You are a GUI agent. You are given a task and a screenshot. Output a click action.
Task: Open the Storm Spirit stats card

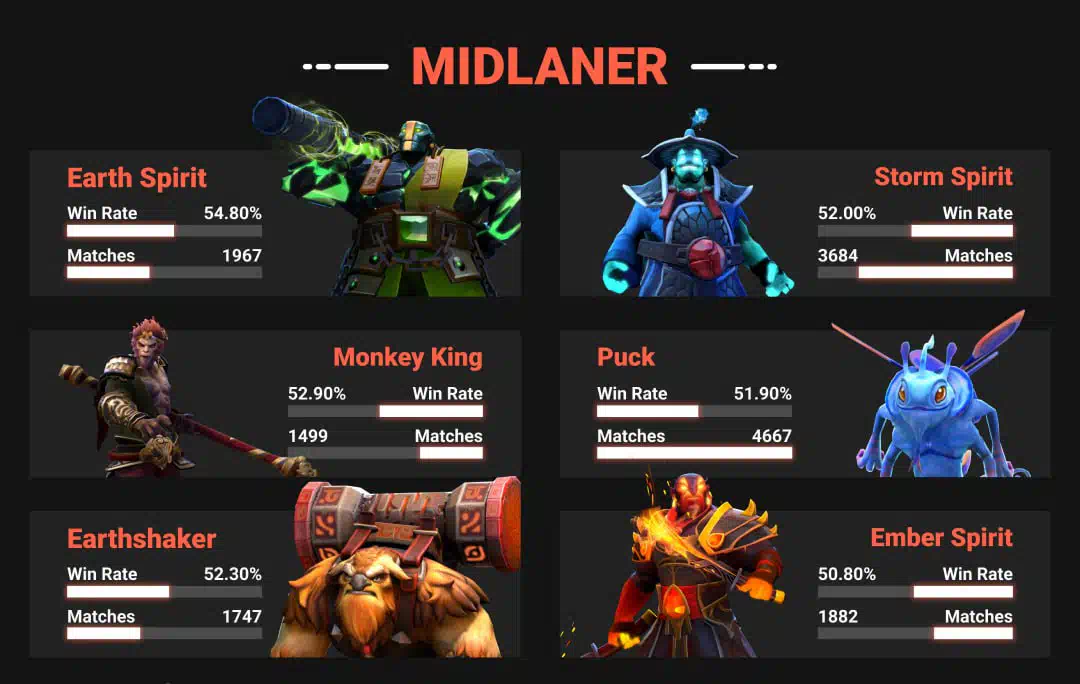[x=805, y=223]
